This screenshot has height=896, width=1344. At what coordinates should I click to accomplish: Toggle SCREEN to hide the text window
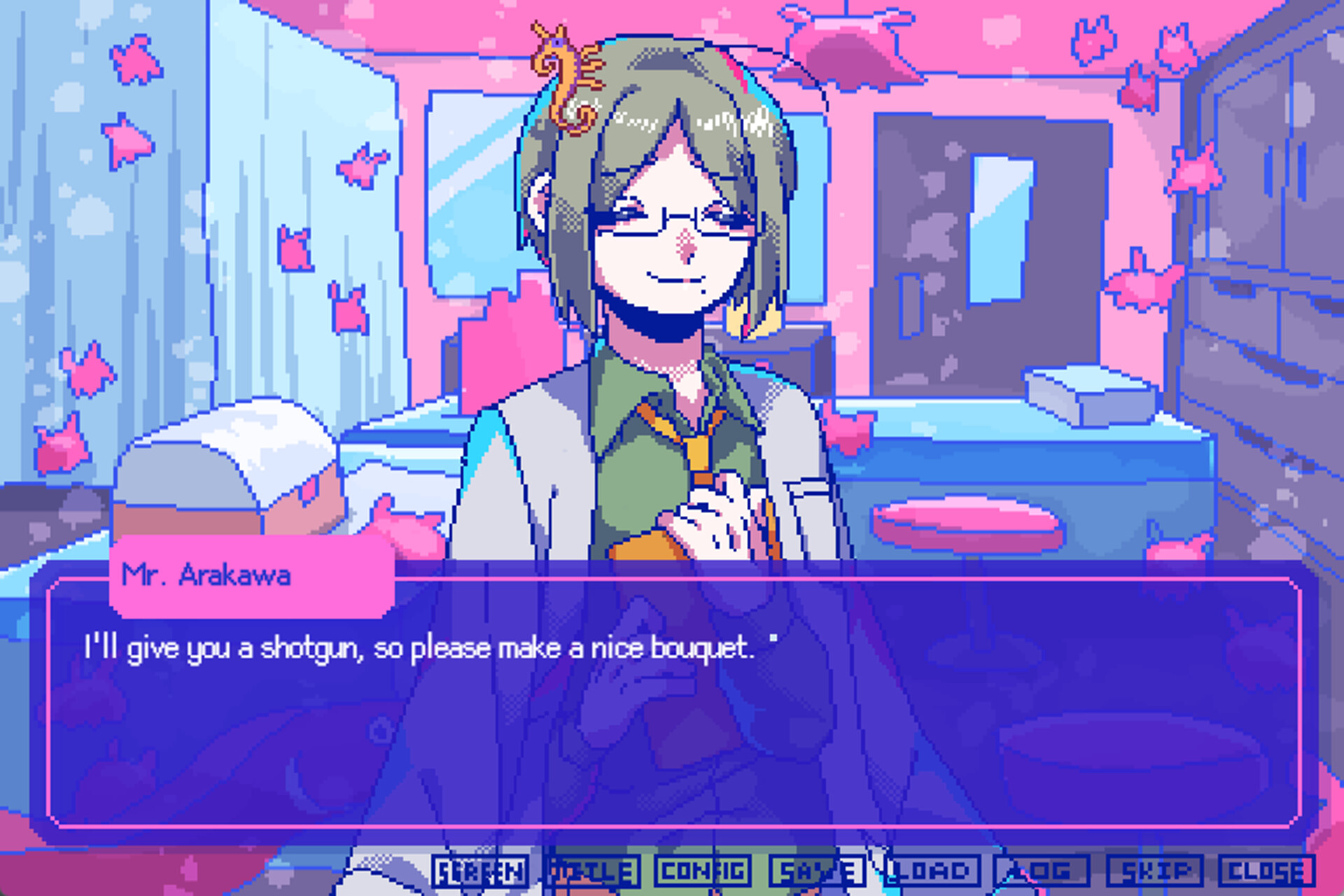479,871
